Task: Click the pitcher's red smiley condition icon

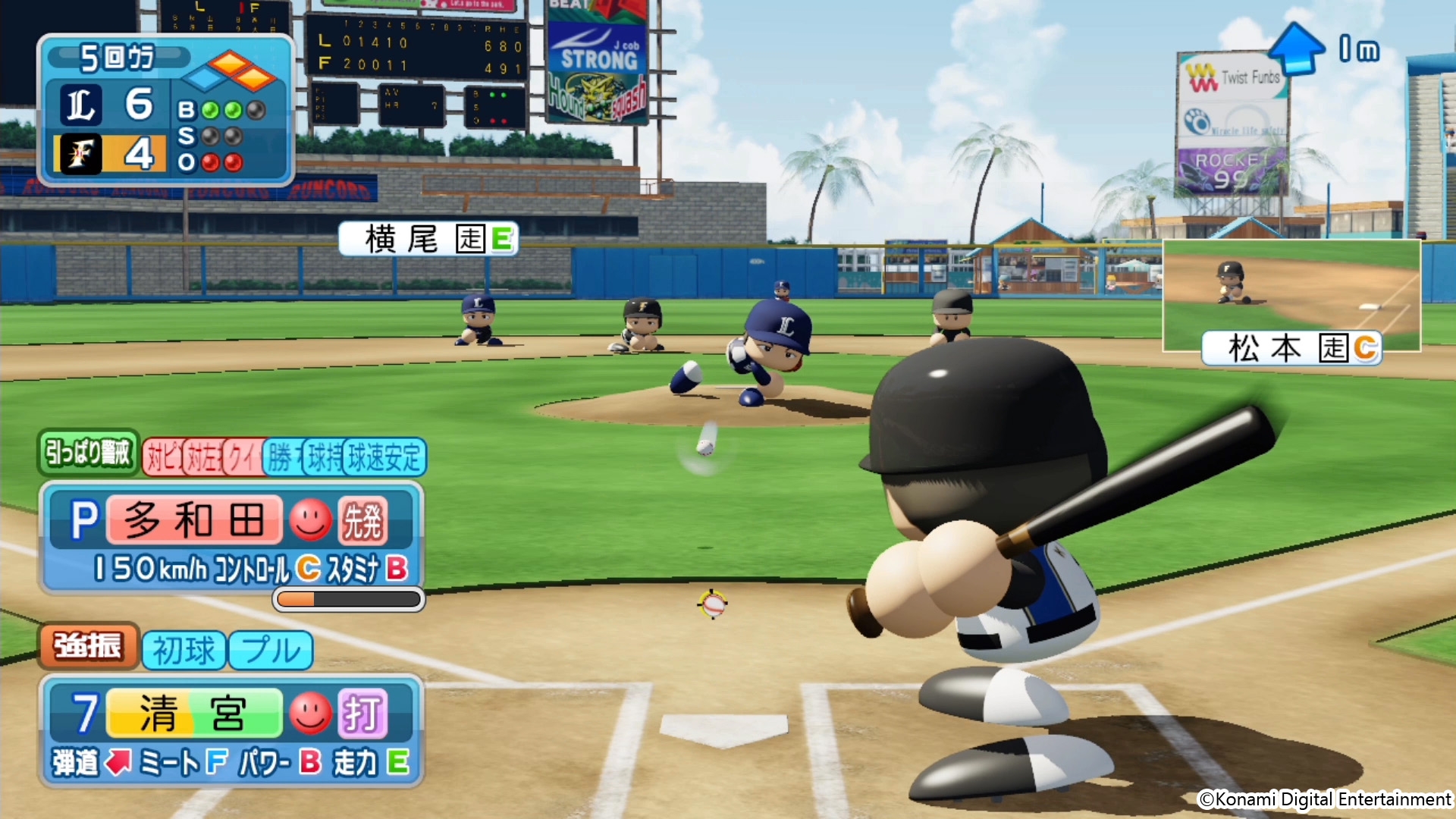Action: pyautogui.click(x=310, y=521)
